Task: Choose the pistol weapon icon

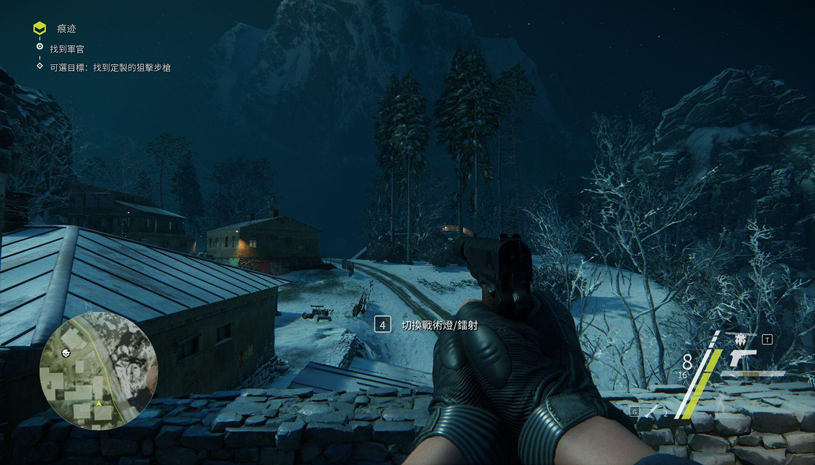Action: pos(743,357)
